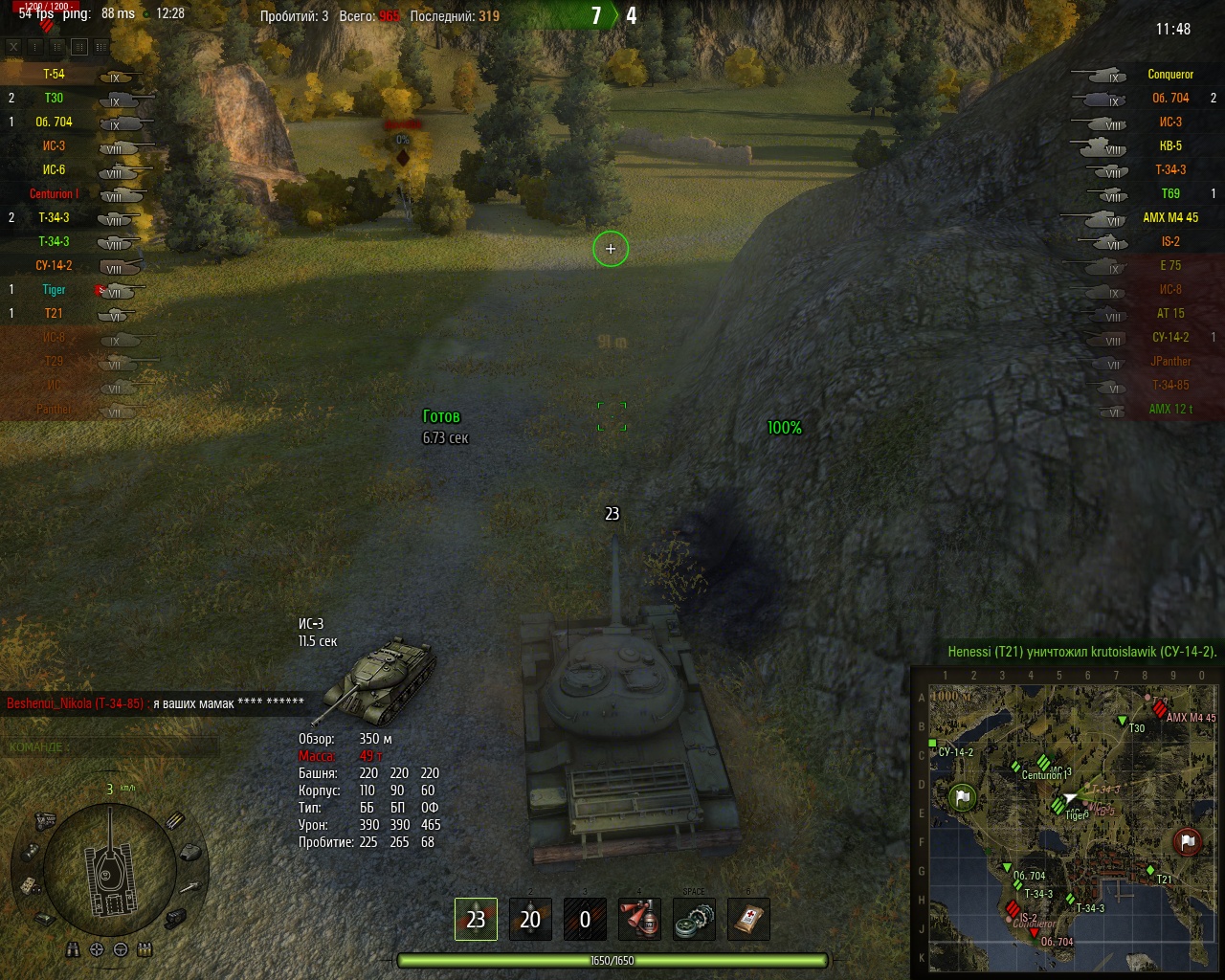Select the Tiger row in team list

click(x=55, y=289)
